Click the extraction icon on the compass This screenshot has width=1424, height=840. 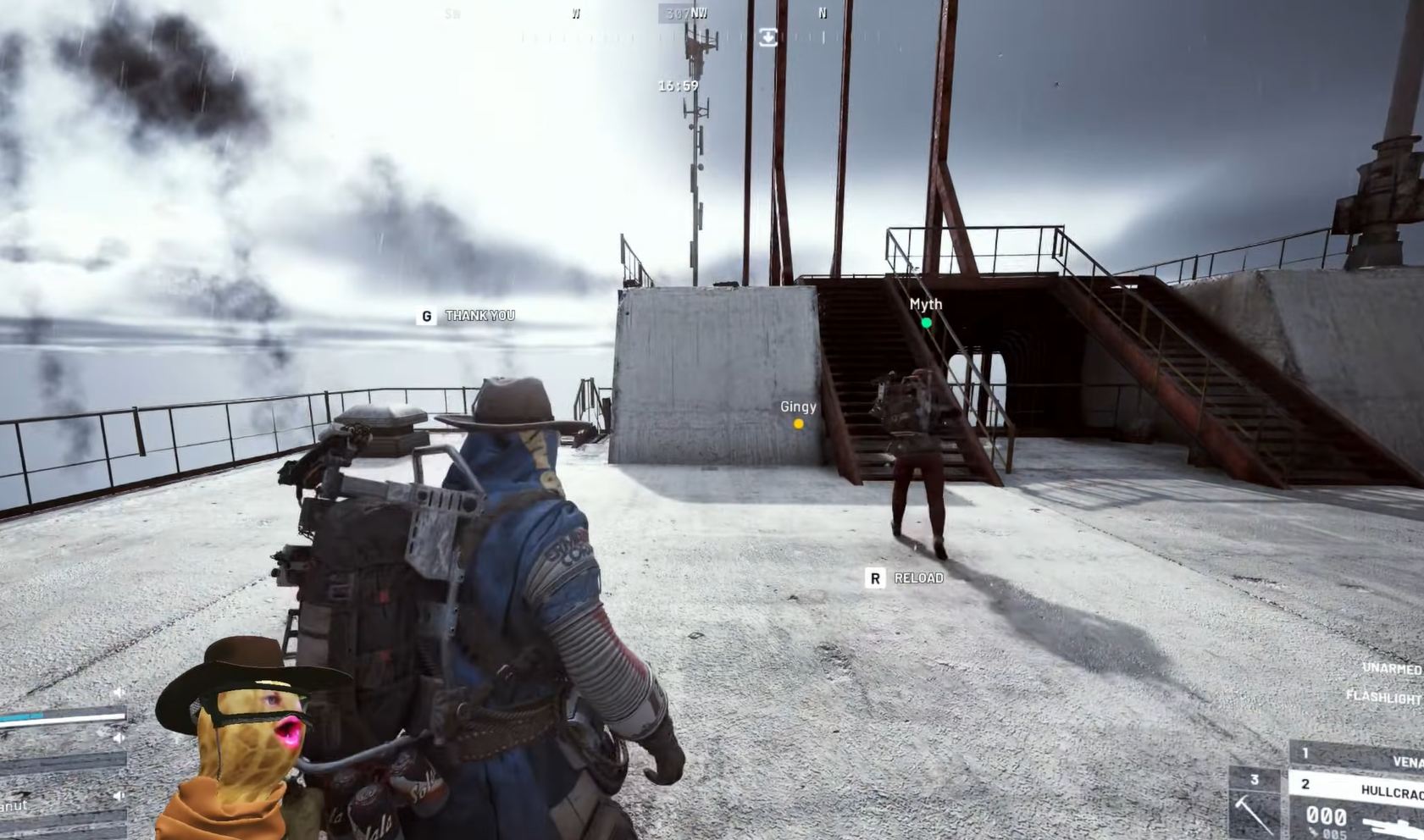[767, 36]
